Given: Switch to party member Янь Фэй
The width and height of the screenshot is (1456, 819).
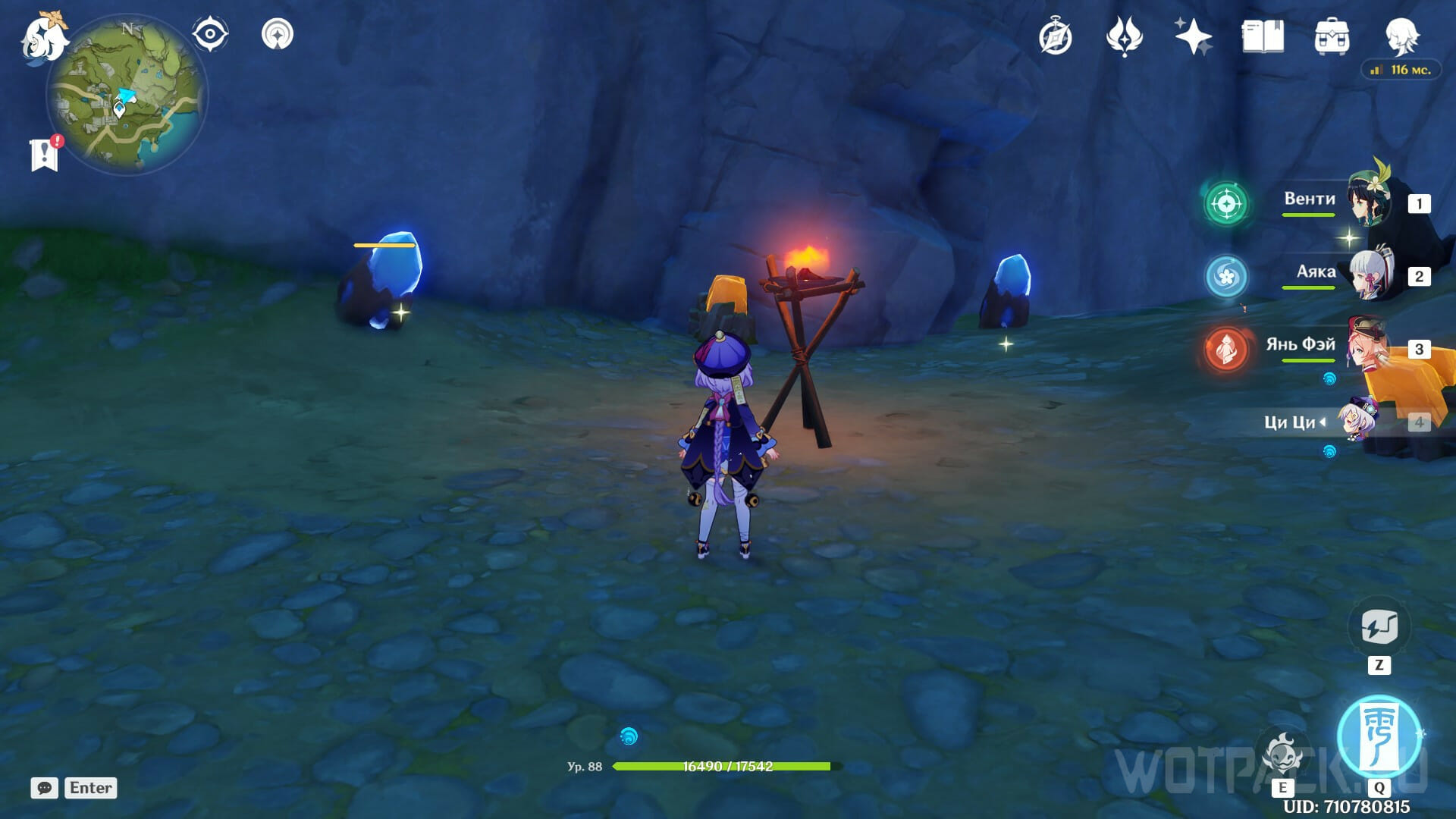Looking at the screenshot, I should [1369, 347].
